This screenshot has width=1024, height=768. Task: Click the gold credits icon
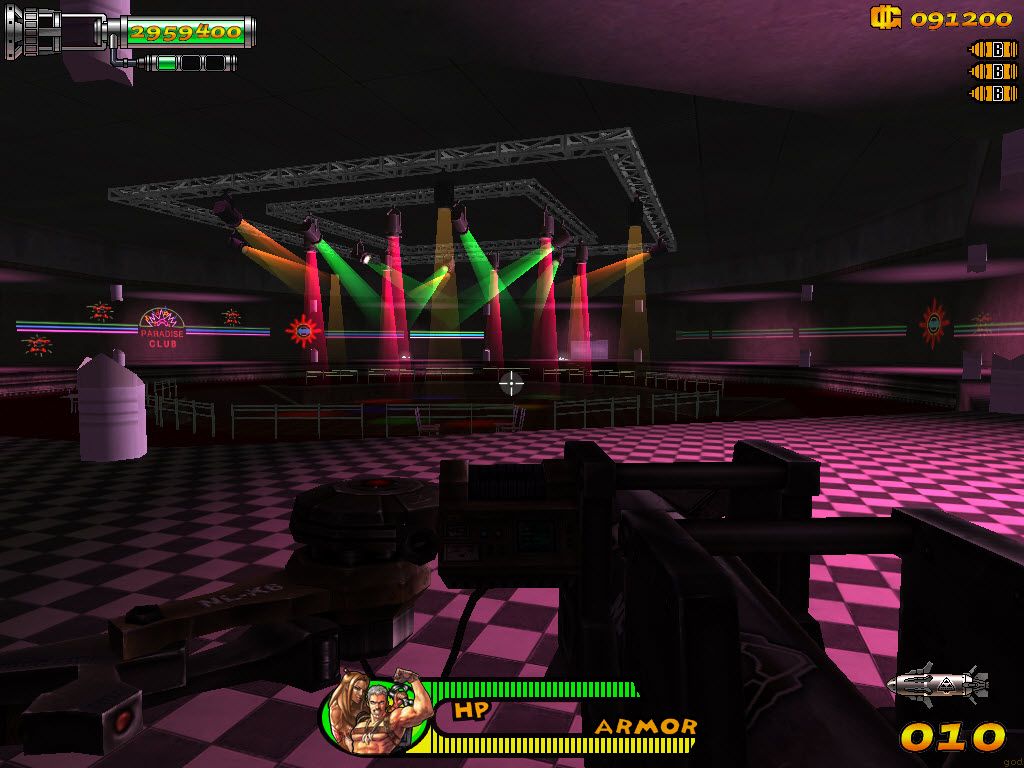click(885, 17)
